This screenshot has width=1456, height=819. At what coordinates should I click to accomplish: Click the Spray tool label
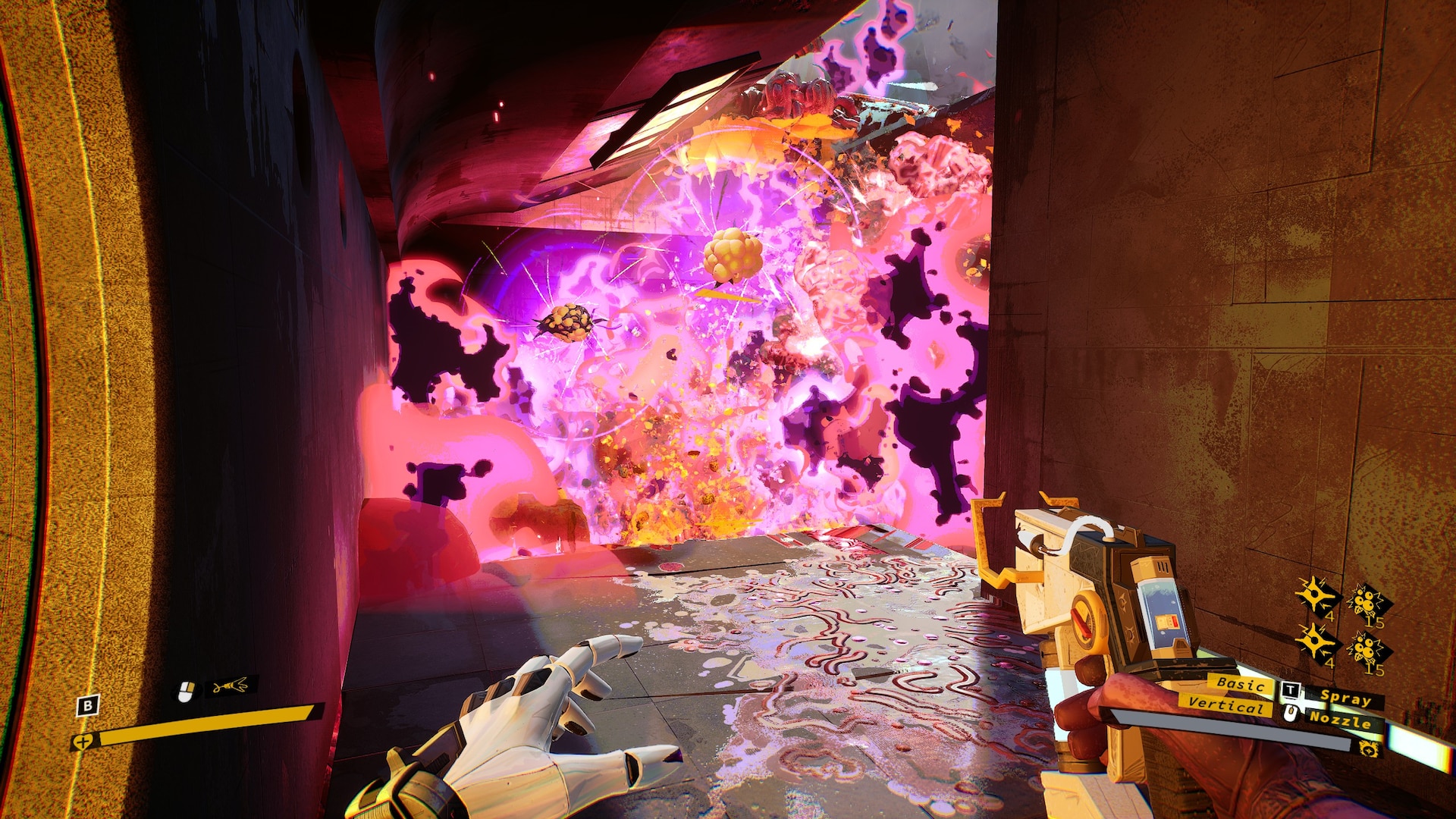[1345, 698]
